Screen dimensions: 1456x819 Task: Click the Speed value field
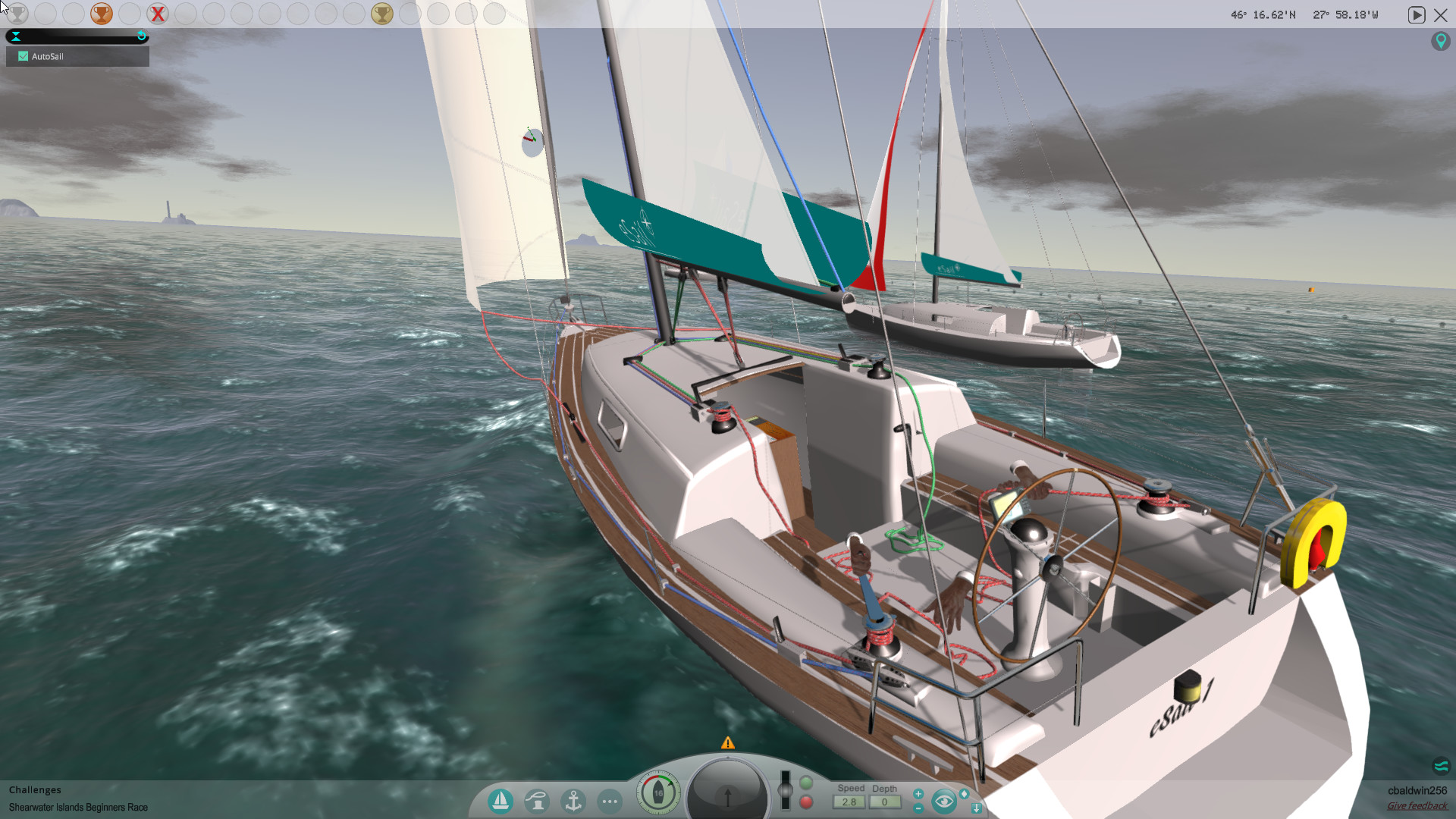pos(849,802)
